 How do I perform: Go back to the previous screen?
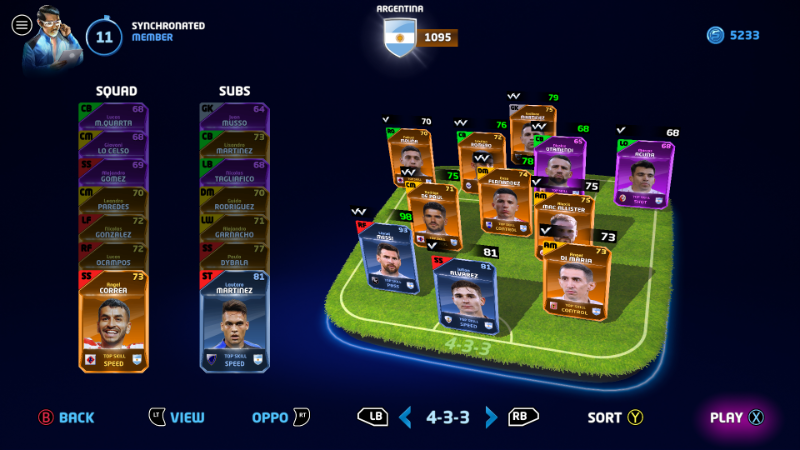[x=66, y=417]
